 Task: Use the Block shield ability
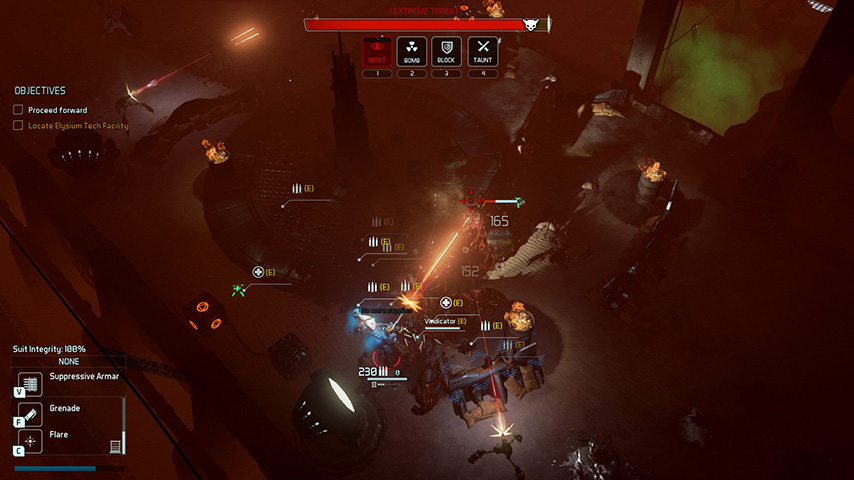coord(446,51)
